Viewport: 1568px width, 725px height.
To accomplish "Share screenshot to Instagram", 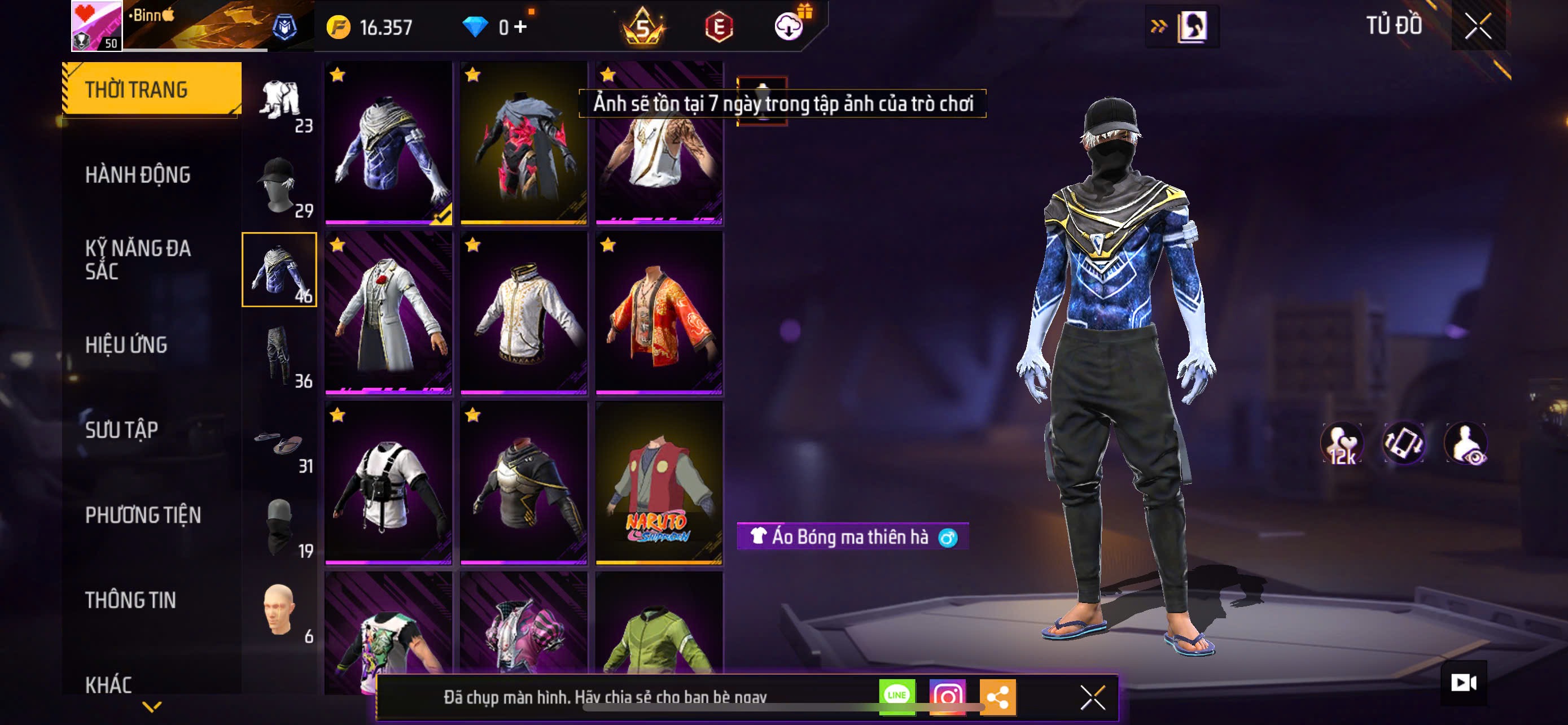I will point(947,696).
